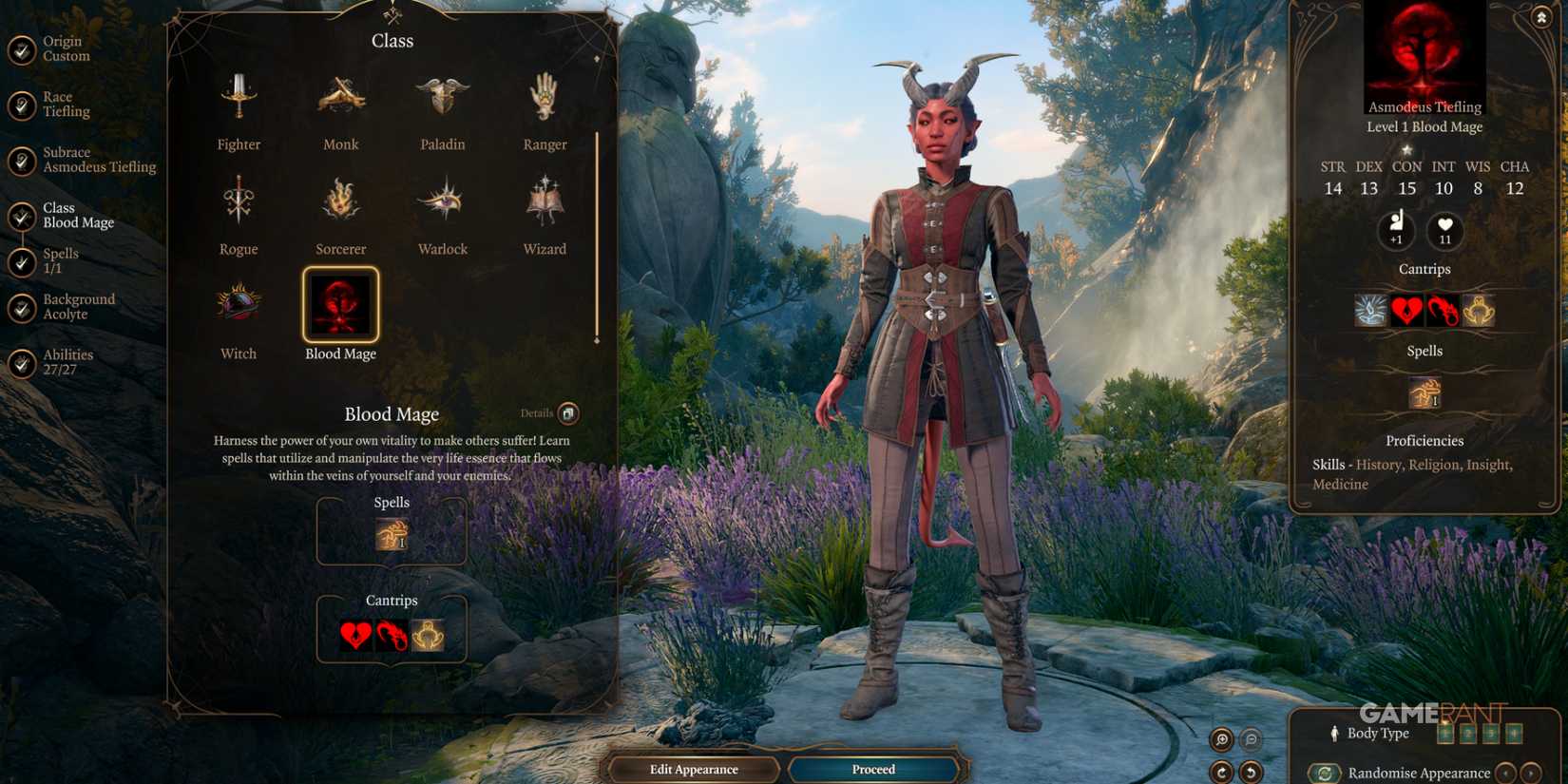Click the camera zoom-in icon near bottom

coord(1220,739)
